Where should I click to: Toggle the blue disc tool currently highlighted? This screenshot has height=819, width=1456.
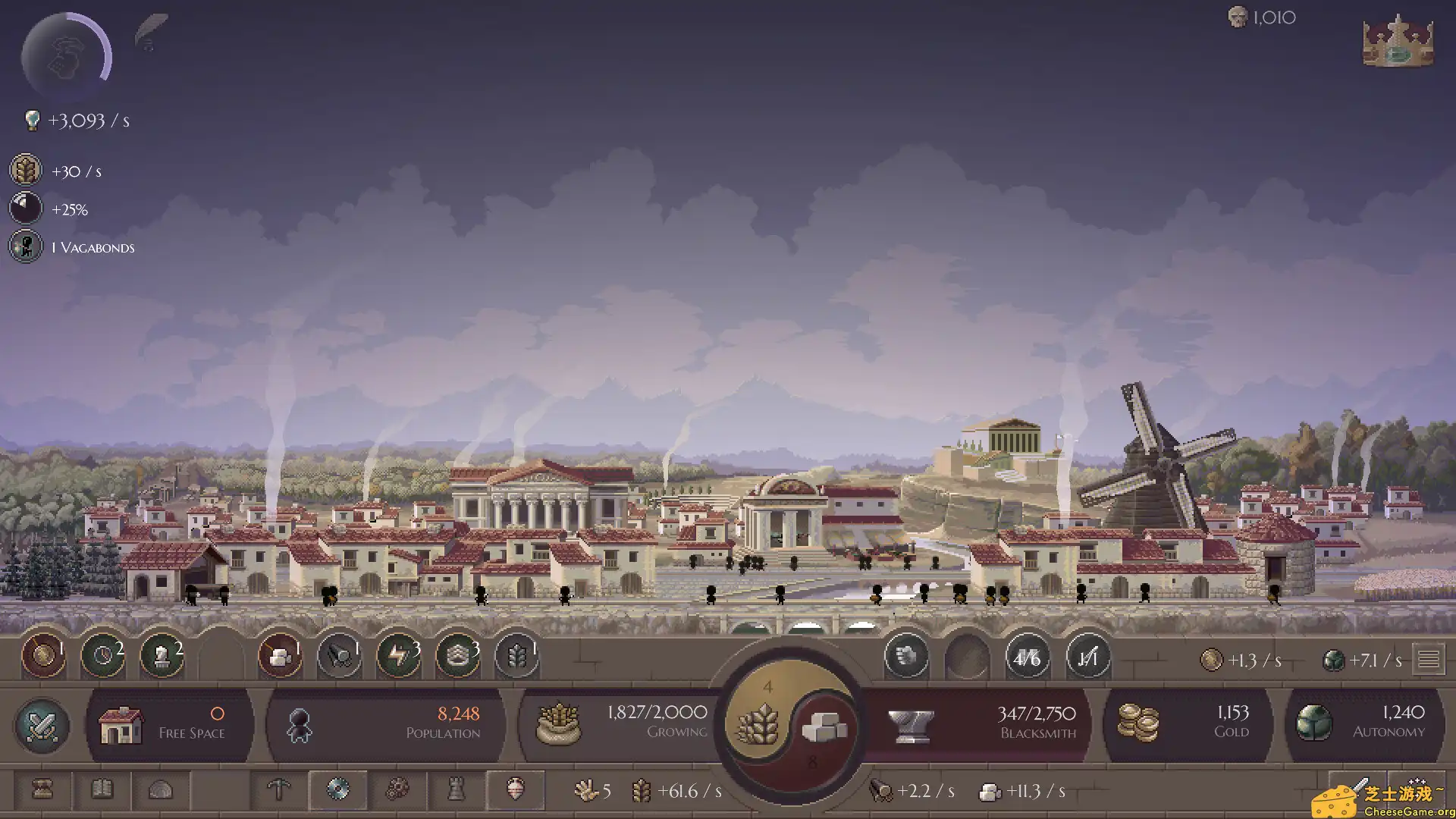339,790
